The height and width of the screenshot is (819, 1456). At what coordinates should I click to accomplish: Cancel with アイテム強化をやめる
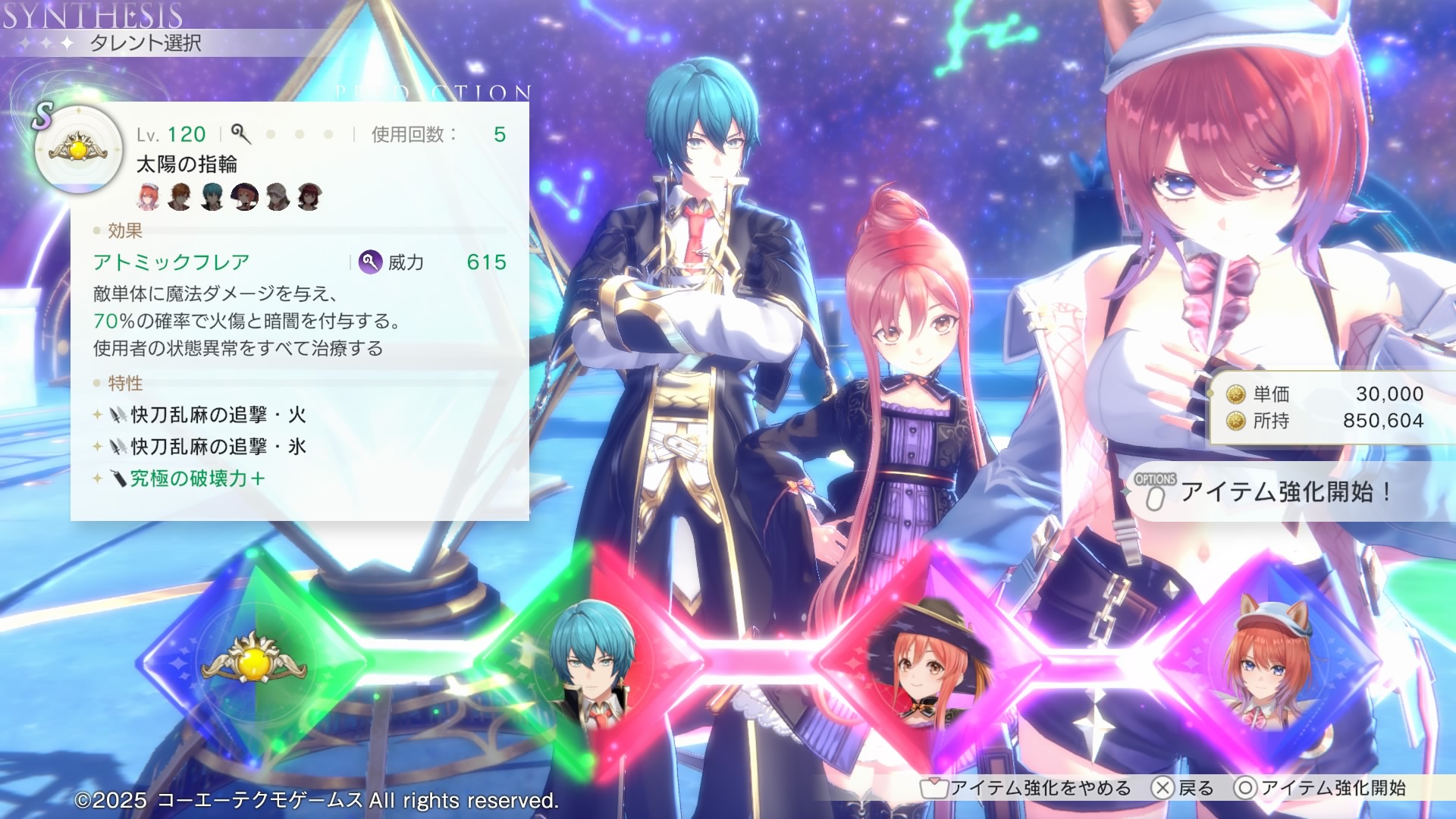point(1027,788)
